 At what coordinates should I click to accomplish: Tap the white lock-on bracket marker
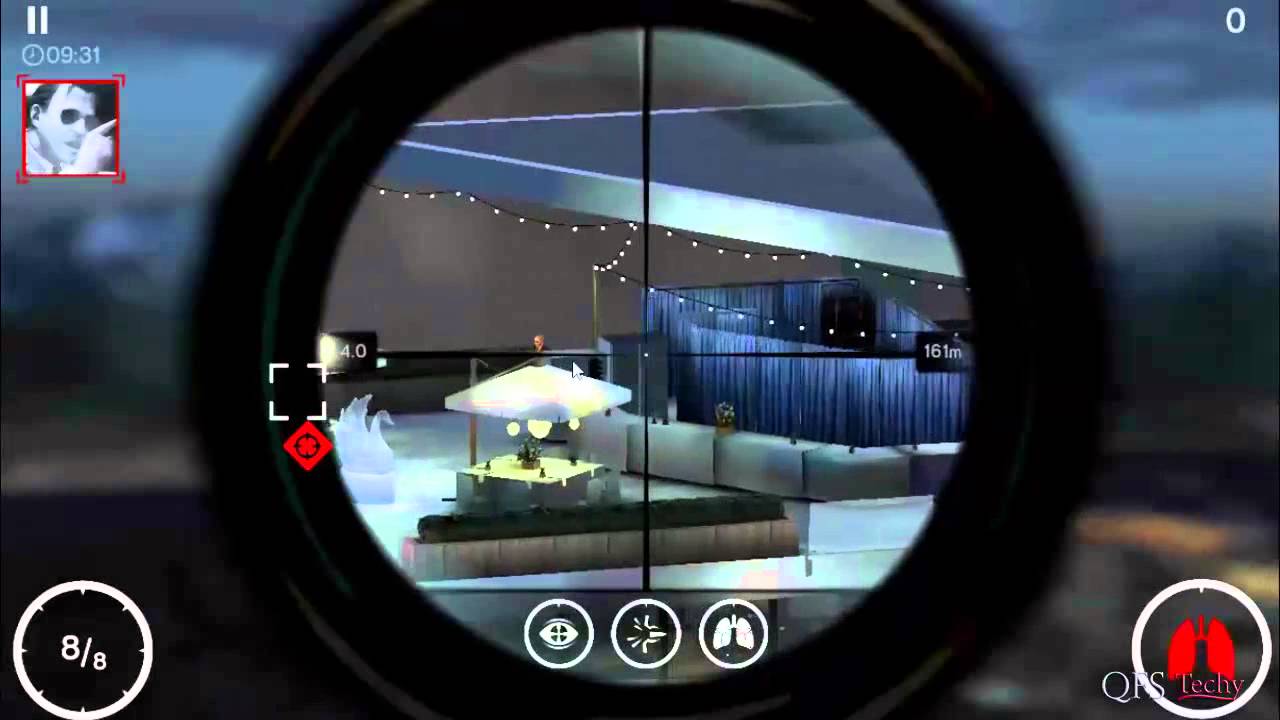(x=298, y=390)
